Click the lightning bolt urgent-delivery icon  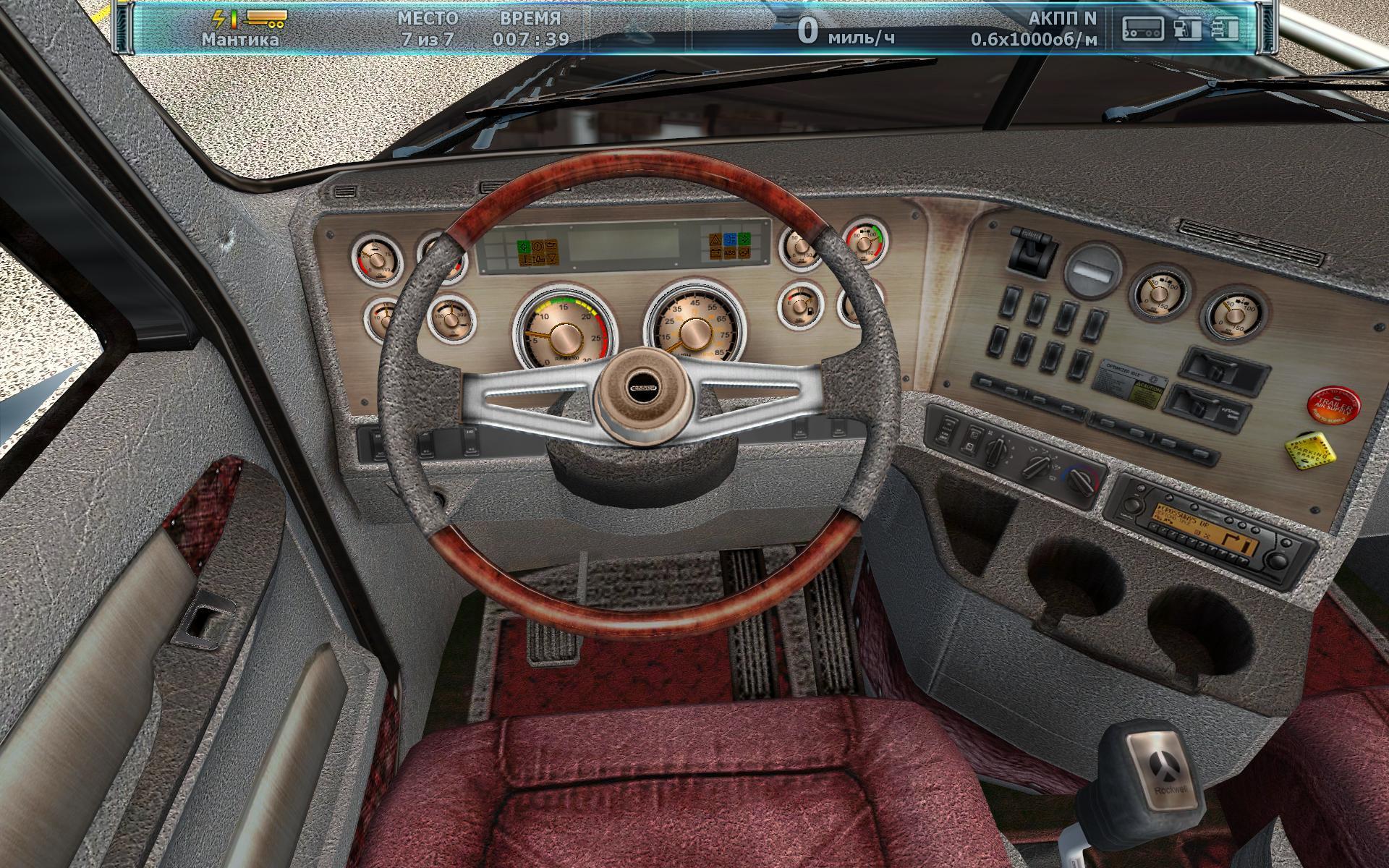[x=220, y=17]
